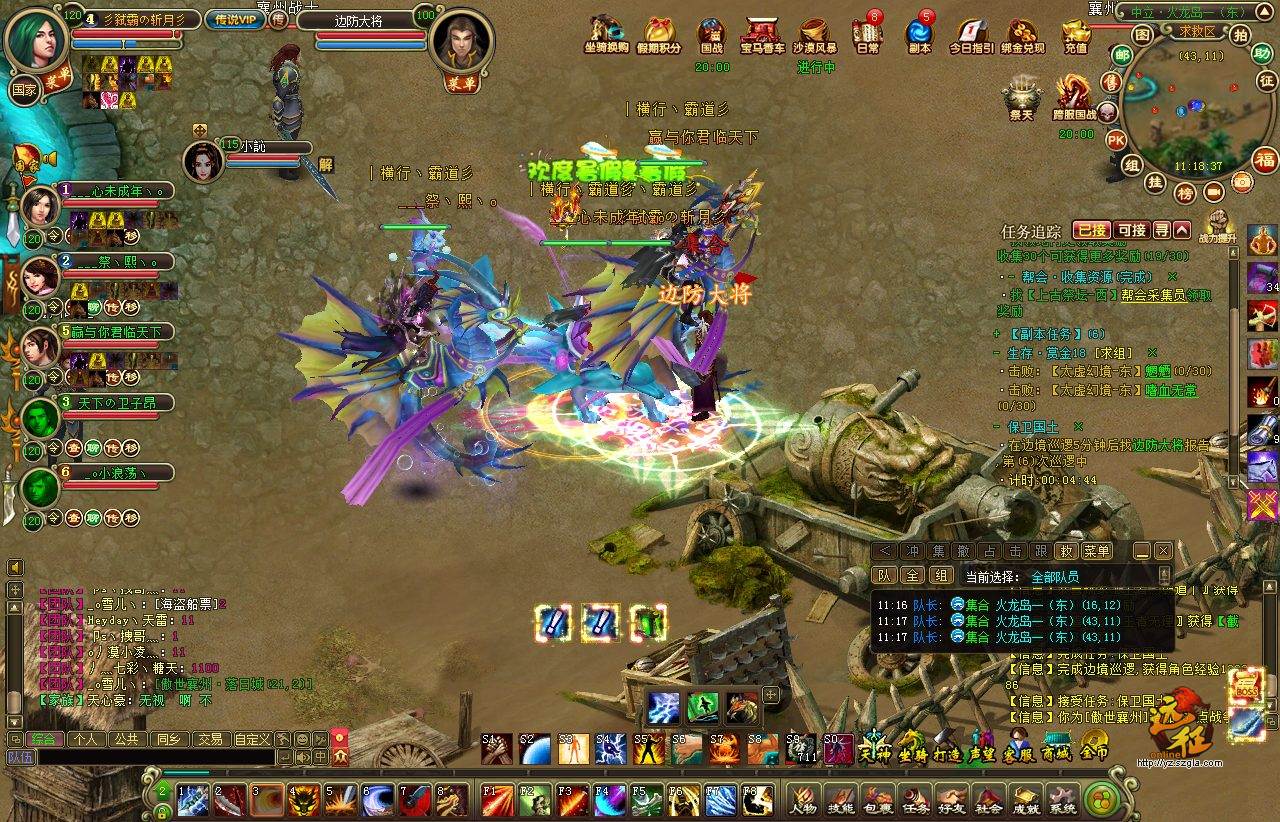Image resolution: width=1280 pixels, height=822 pixels.
Task: Switch chat to the 个人 tab
Action: click(x=85, y=739)
